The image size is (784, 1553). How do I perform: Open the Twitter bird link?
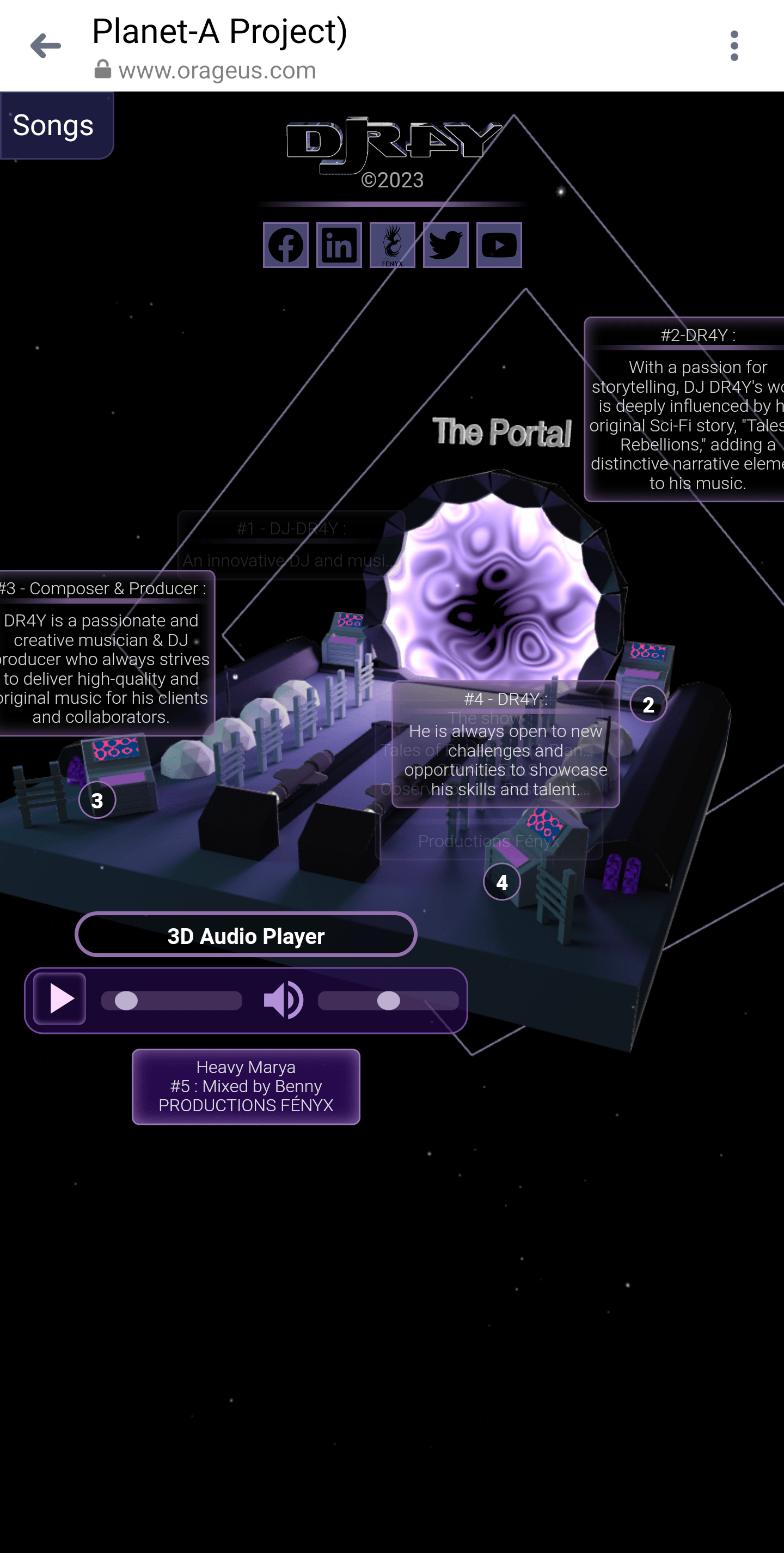click(445, 245)
